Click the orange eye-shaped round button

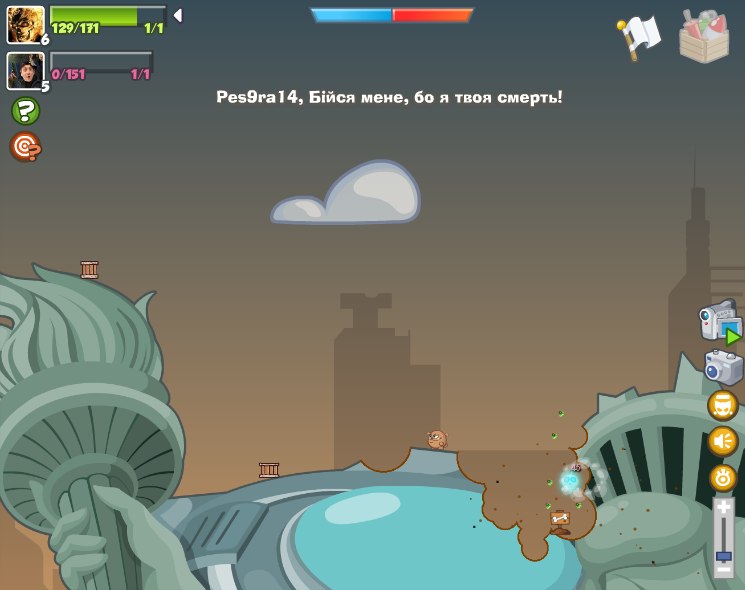point(722,478)
